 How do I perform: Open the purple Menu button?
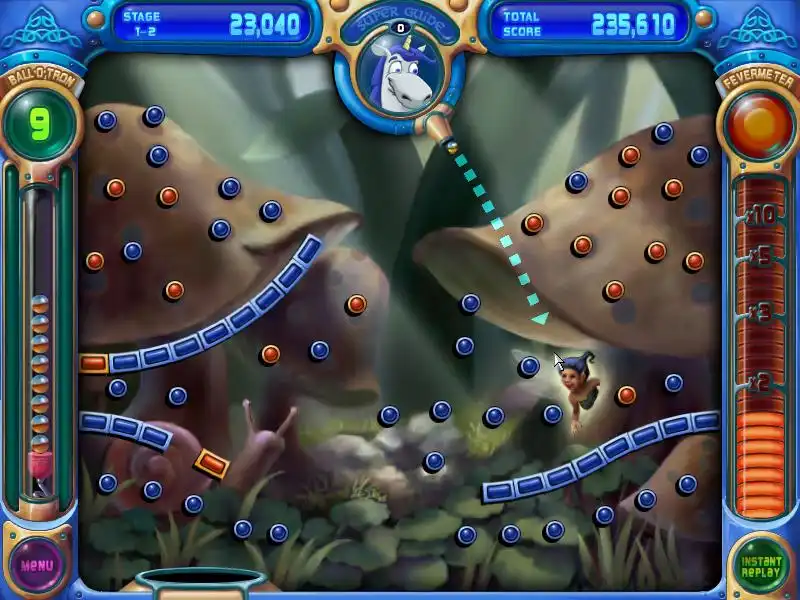point(37,565)
